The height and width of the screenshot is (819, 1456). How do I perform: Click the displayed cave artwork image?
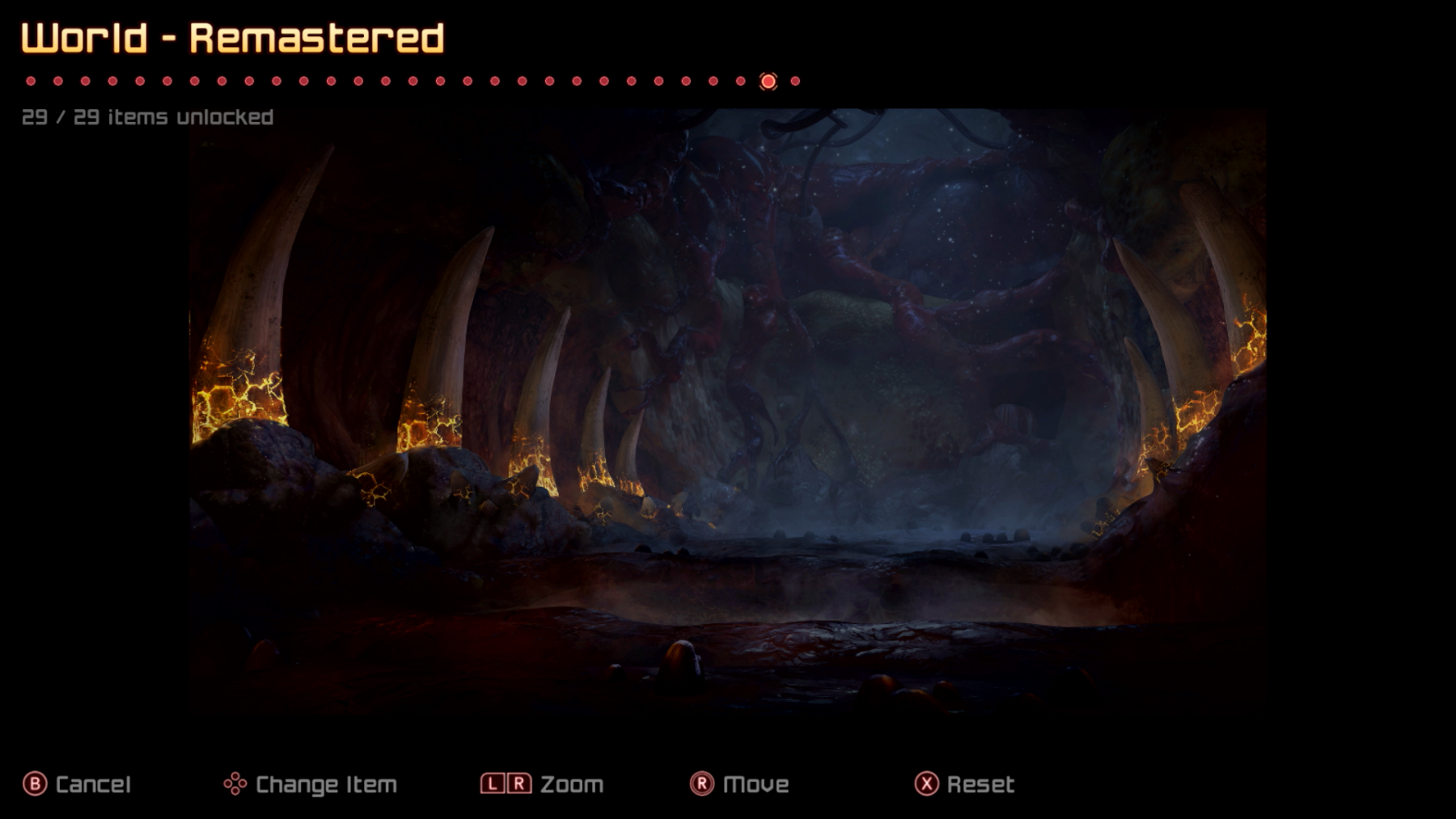click(x=728, y=412)
